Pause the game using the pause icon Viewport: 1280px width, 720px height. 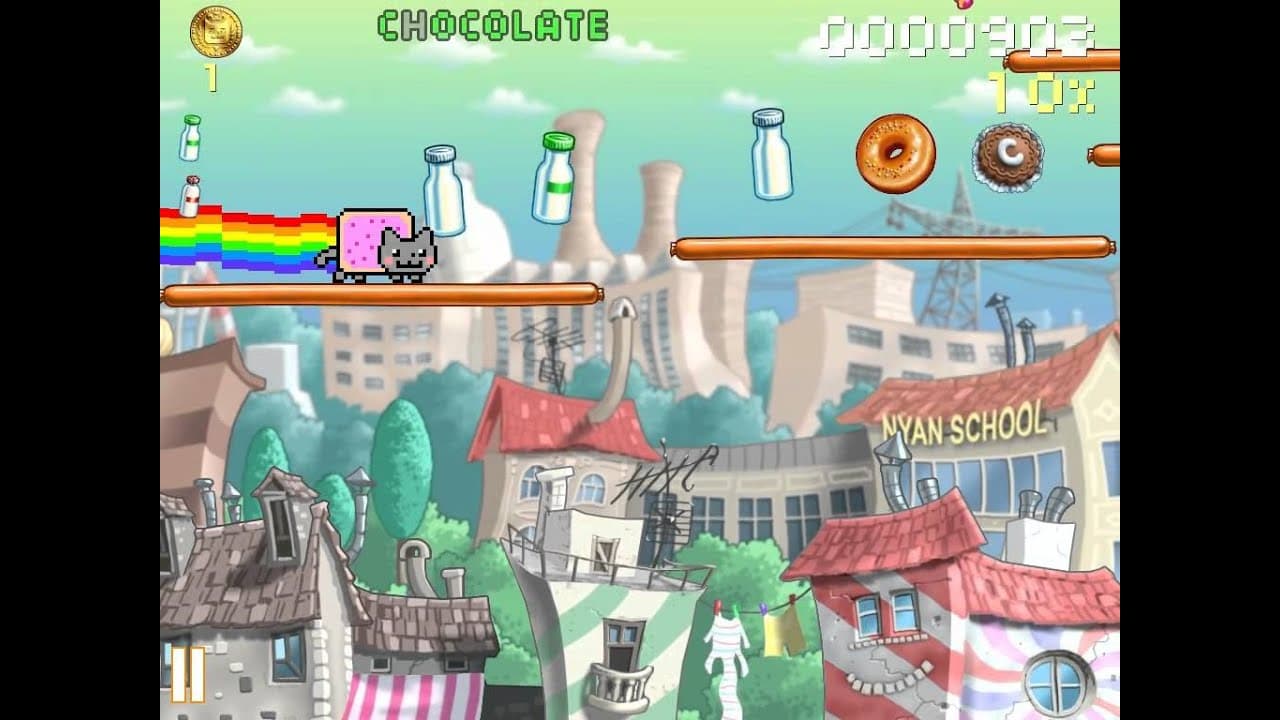point(186,677)
